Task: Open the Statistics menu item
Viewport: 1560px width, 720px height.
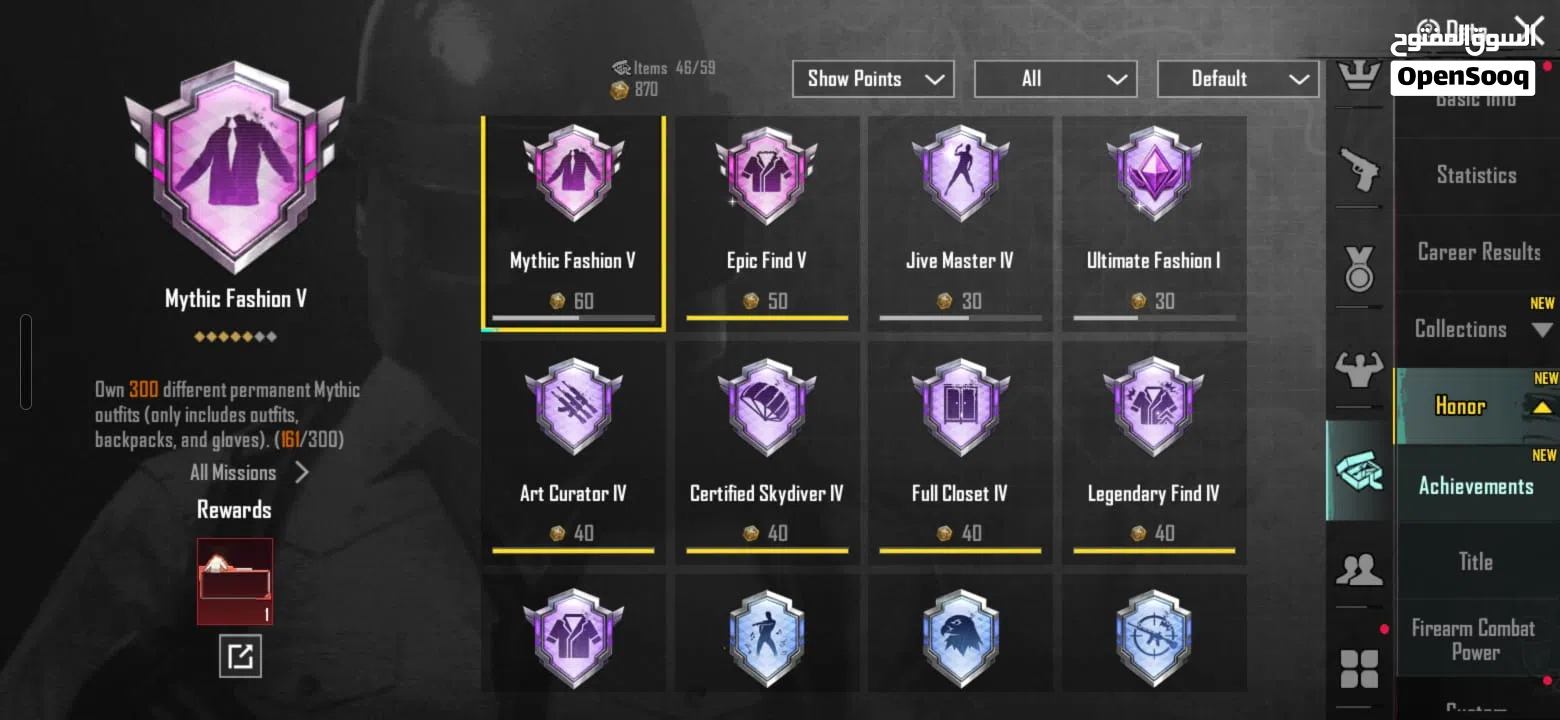Action: (x=1475, y=174)
